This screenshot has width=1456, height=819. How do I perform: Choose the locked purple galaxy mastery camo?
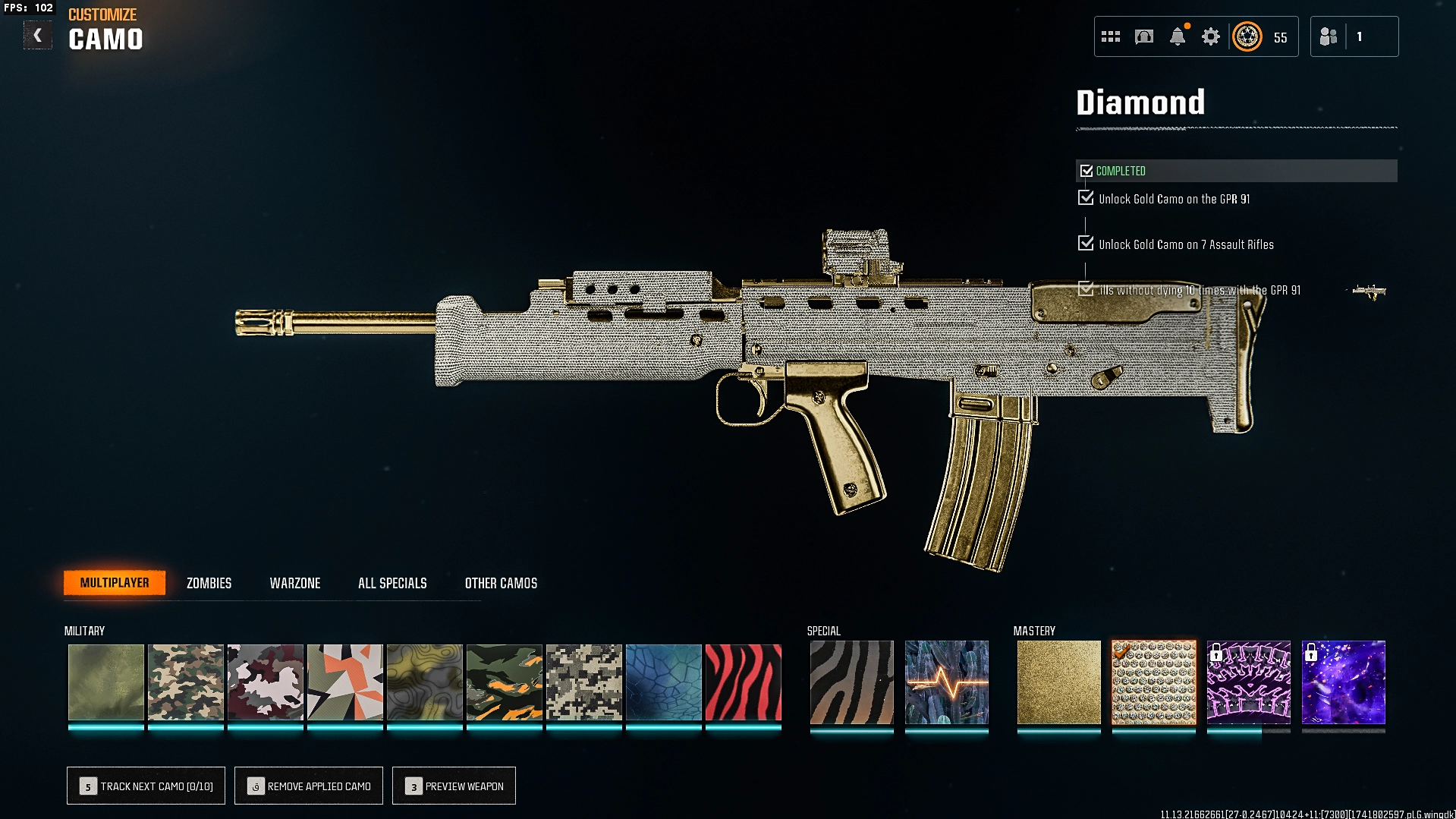(x=1343, y=682)
